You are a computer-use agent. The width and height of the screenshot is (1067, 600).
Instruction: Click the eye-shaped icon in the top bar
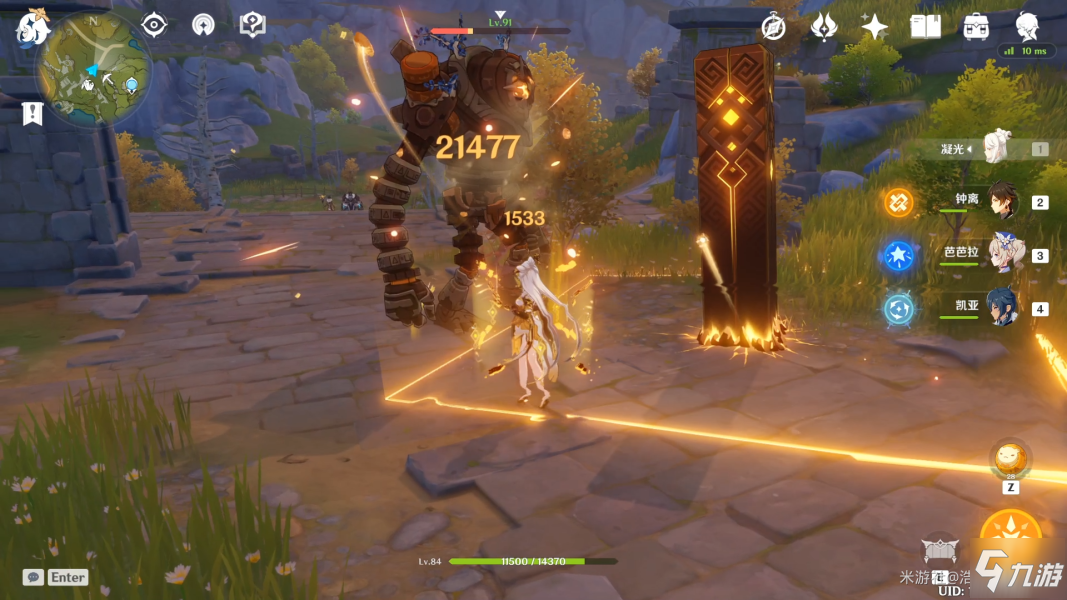154,24
